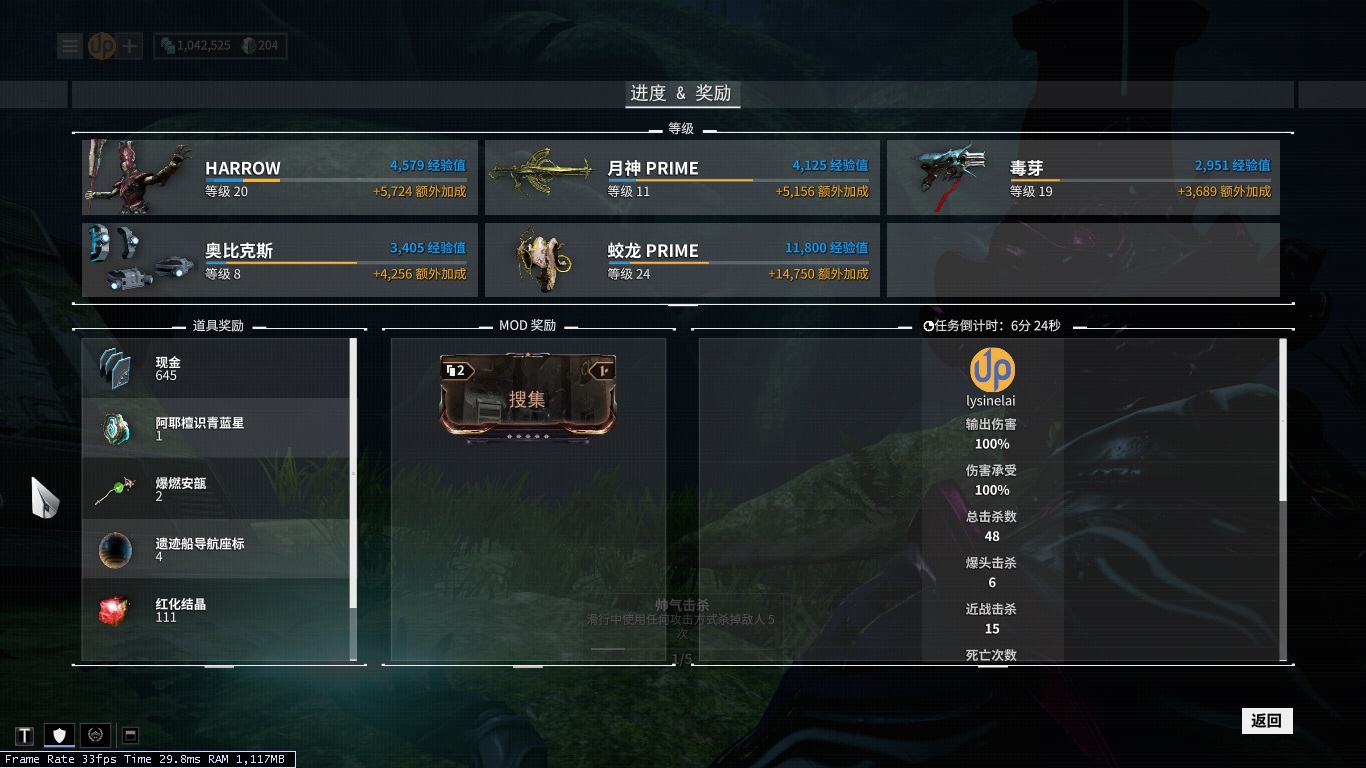Switch to the laurel wreath emblem tab
1366x768 pixels.
(x=95, y=736)
